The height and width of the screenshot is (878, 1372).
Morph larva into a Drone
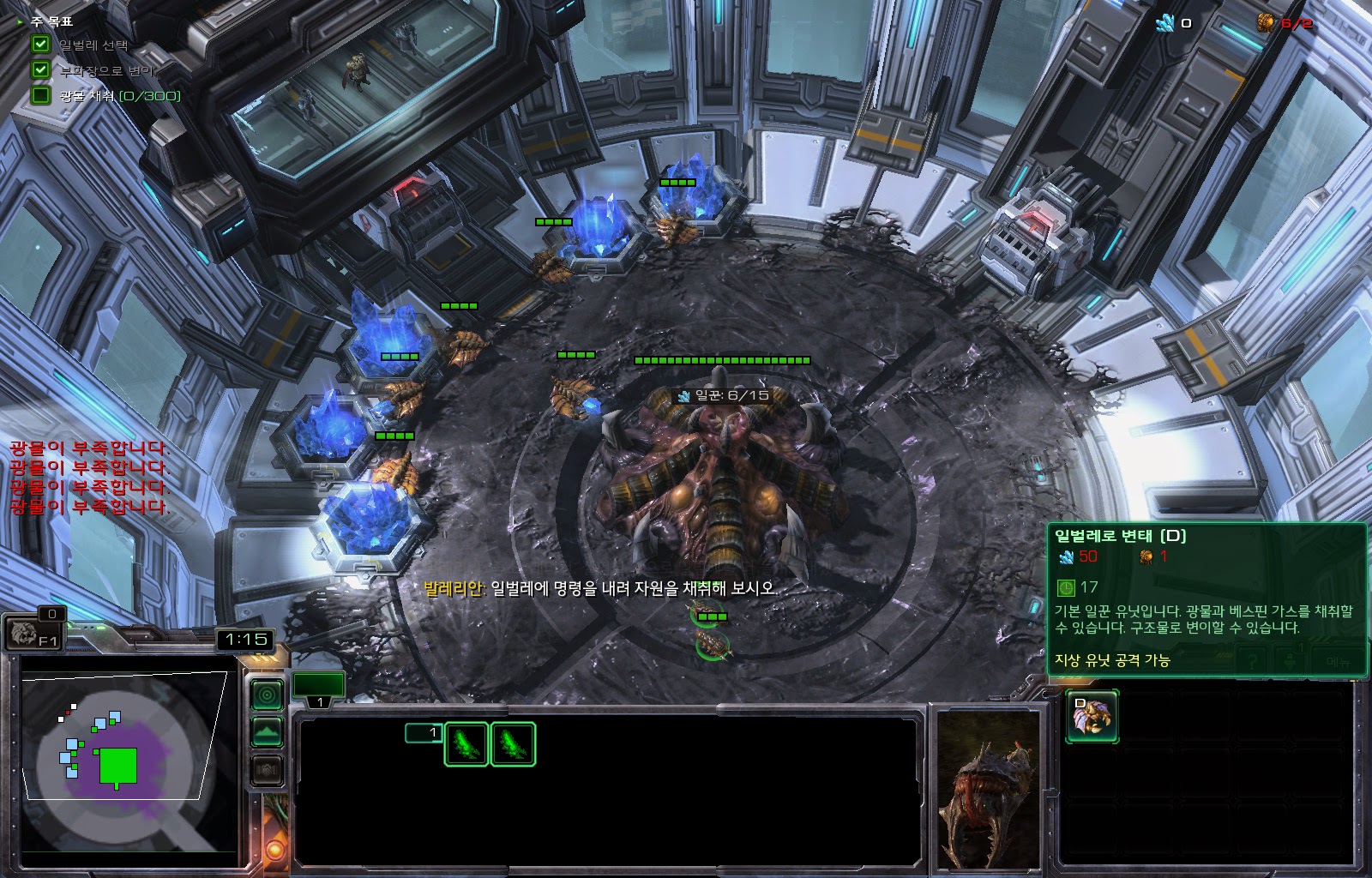coord(1091,717)
